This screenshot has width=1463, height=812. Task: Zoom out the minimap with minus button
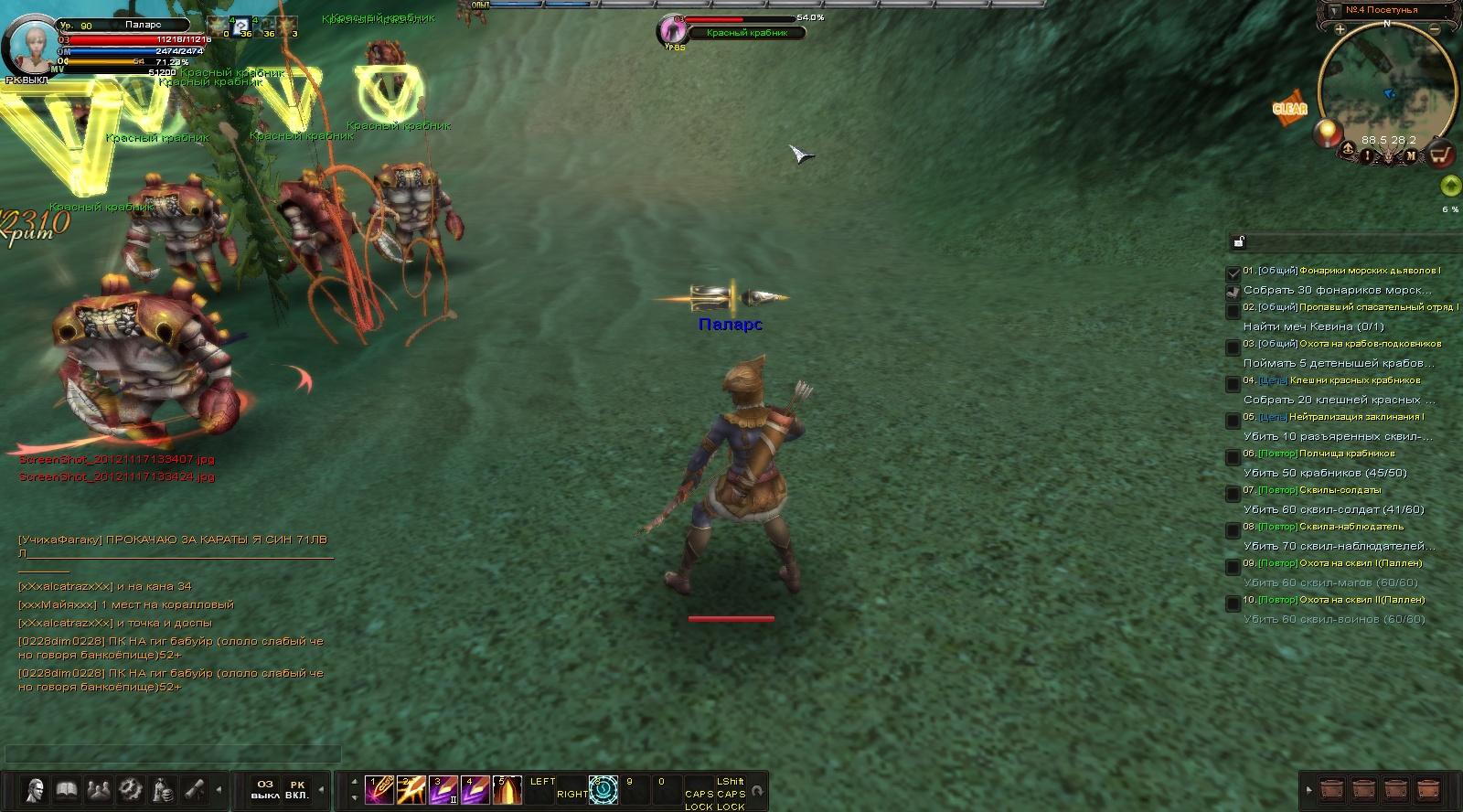(1435, 29)
